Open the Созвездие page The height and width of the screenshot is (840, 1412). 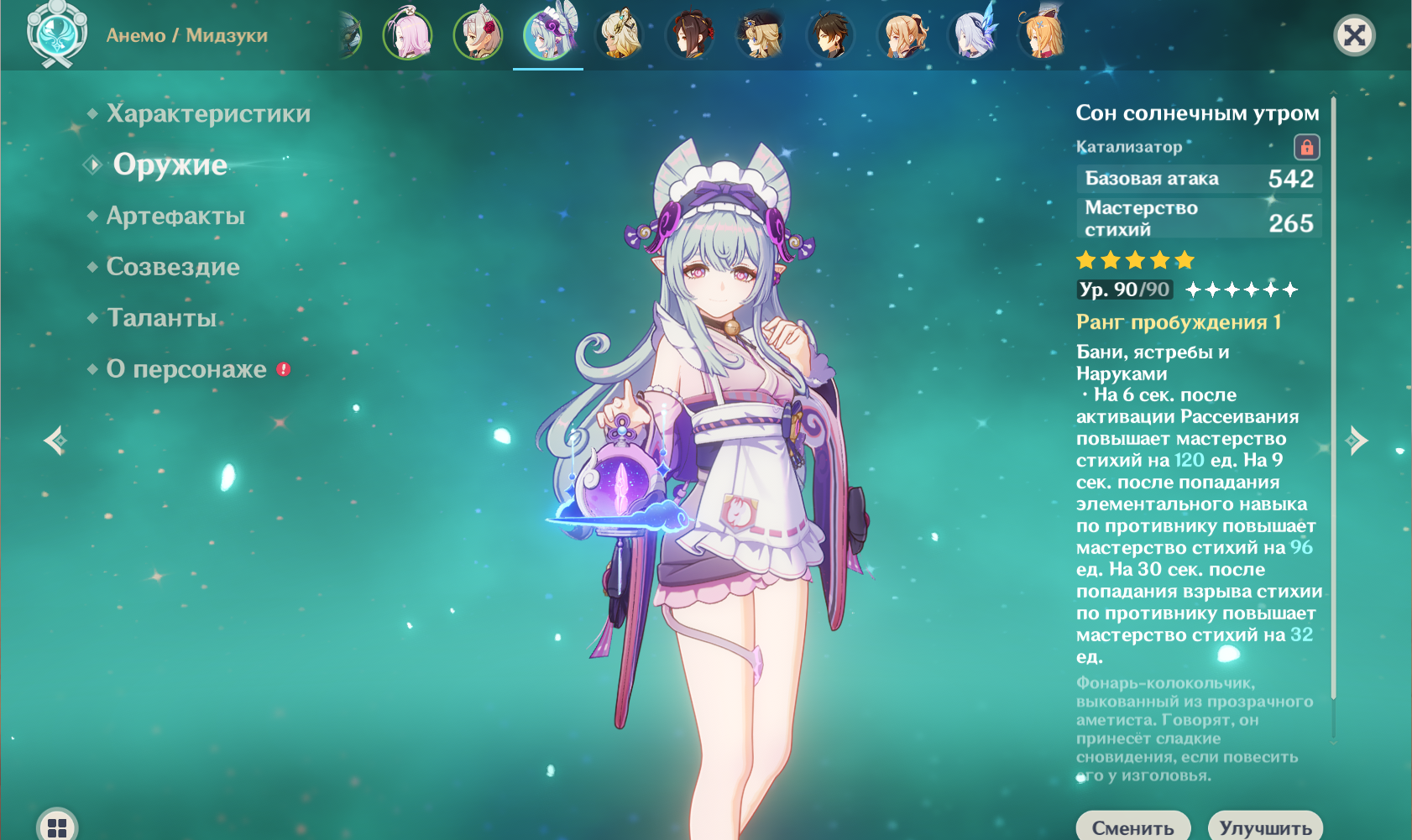tap(173, 267)
